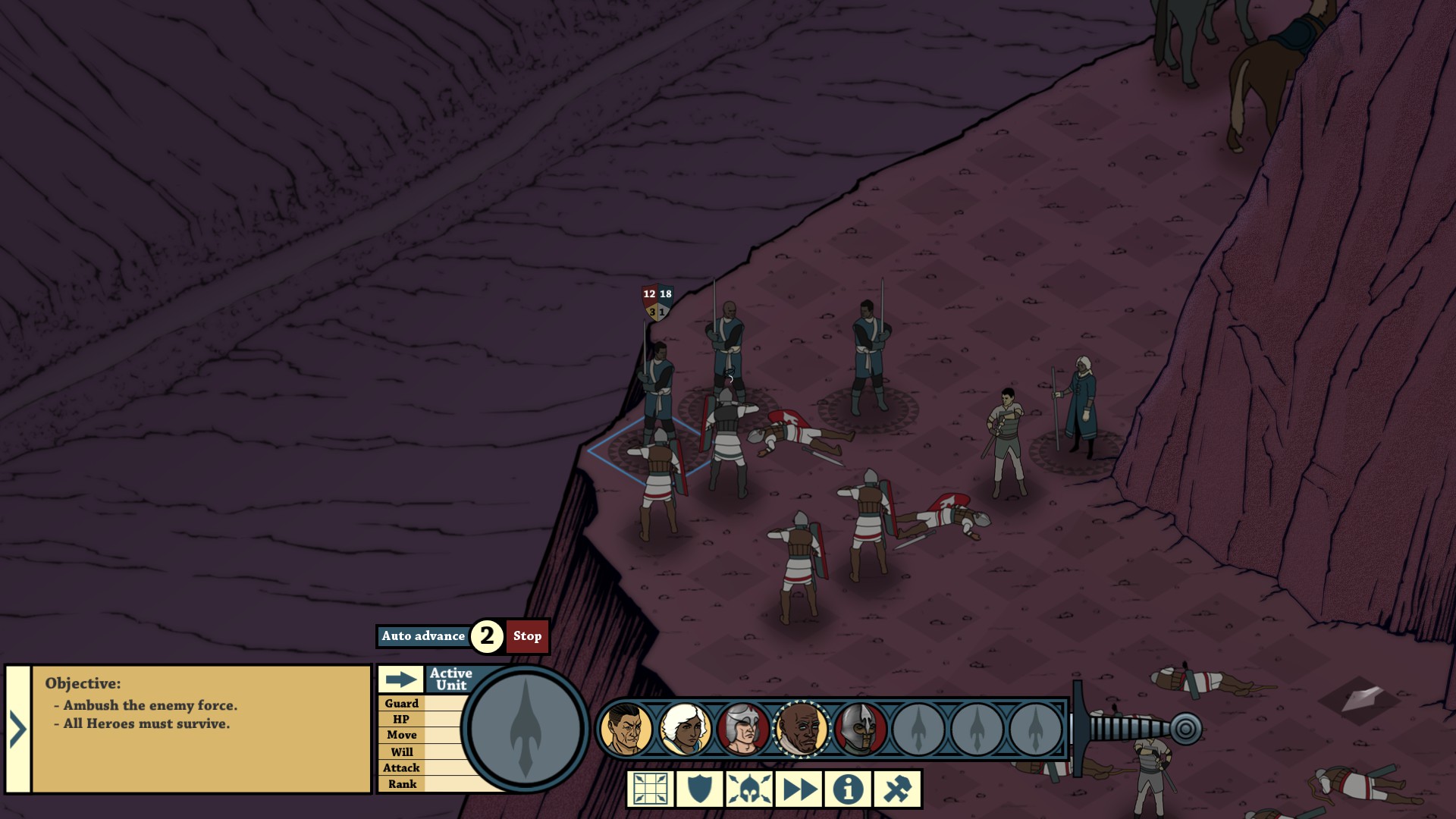This screenshot has width=1456, height=819.
Task: Select the nose-guard helmet soldier portrait
Action: pos(859,729)
